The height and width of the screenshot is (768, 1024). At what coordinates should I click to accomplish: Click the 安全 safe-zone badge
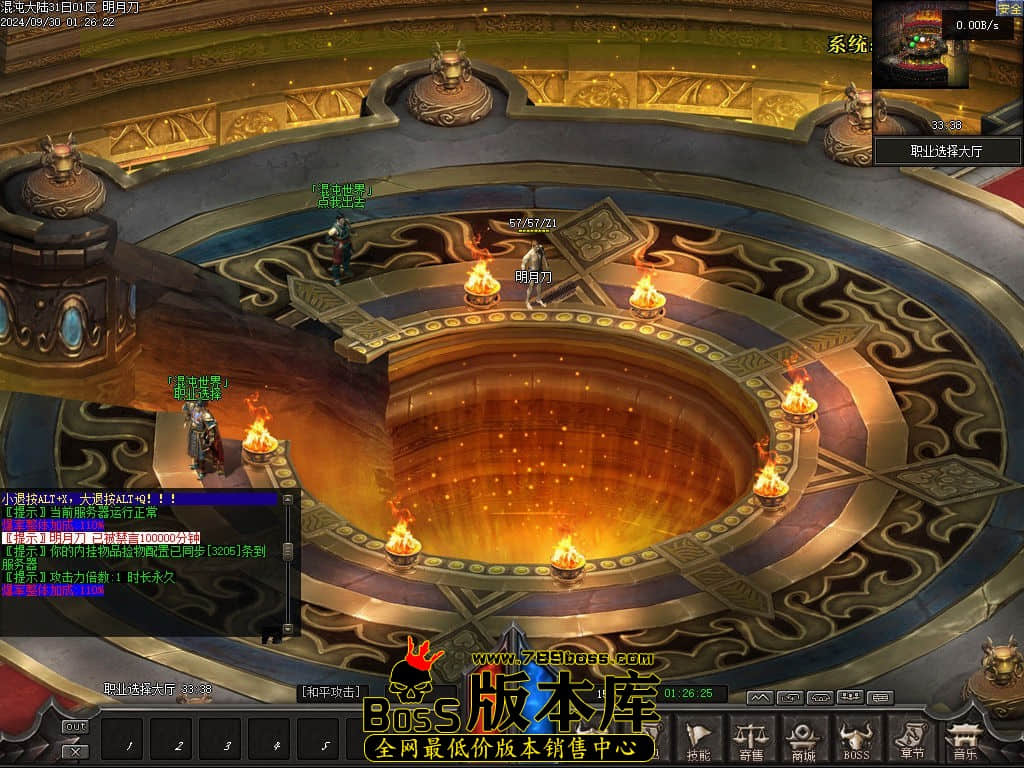tap(1009, 9)
